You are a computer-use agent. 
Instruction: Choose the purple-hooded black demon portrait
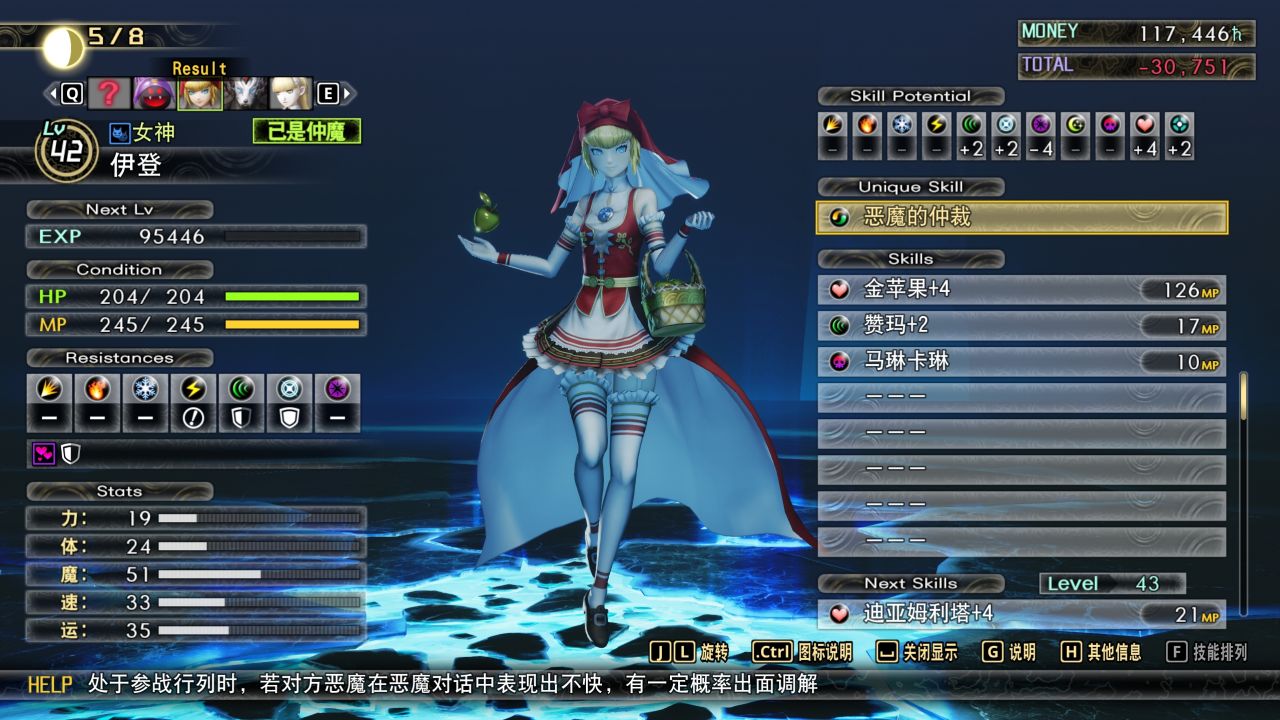click(x=154, y=94)
